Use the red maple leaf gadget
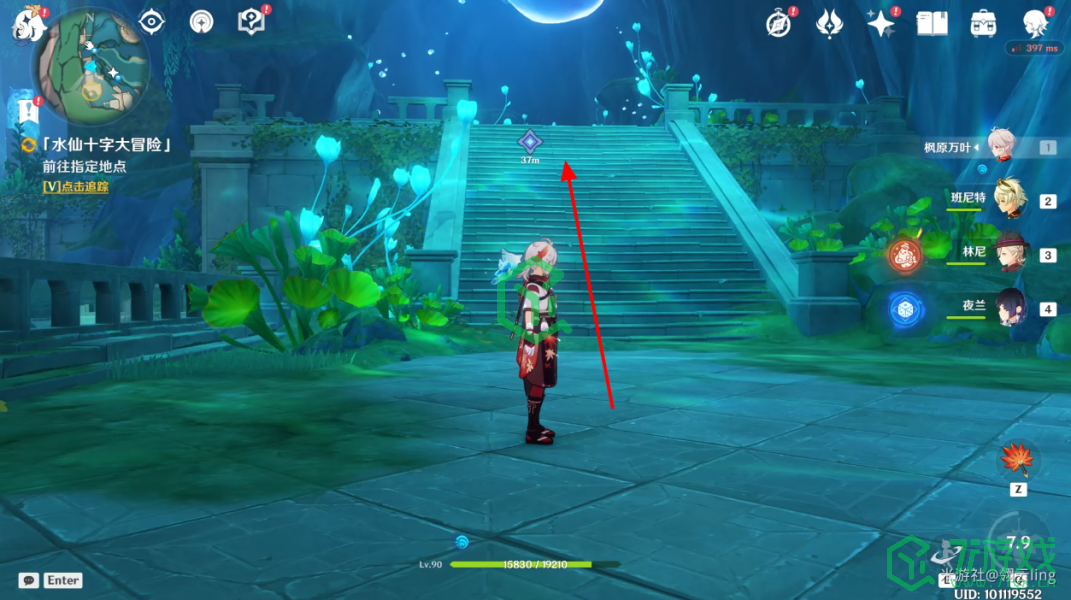 click(x=1018, y=461)
